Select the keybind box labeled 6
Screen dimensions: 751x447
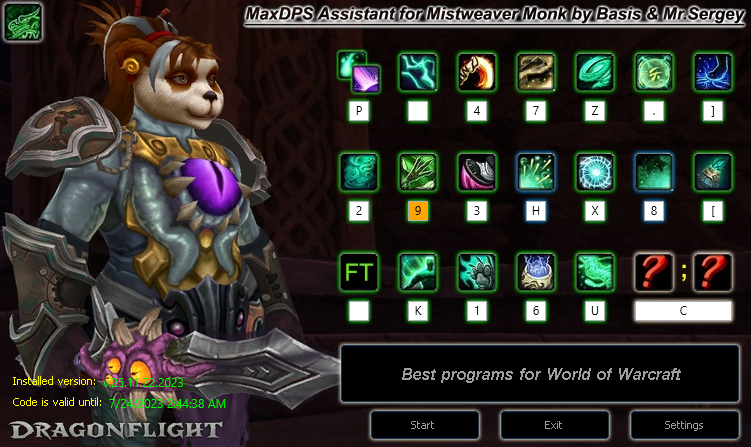(x=536, y=311)
